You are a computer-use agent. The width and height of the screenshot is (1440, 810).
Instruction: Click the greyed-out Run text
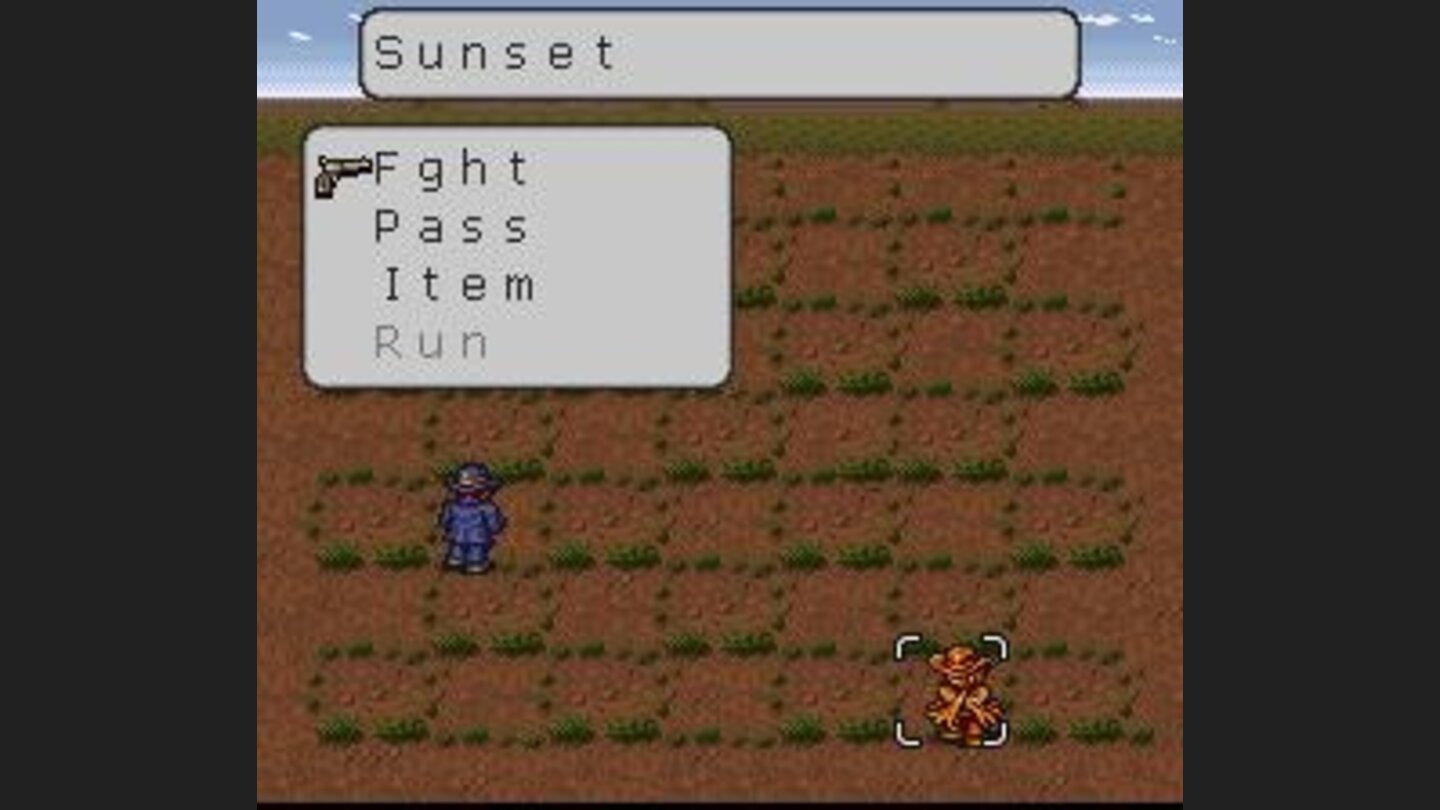pyautogui.click(x=432, y=343)
